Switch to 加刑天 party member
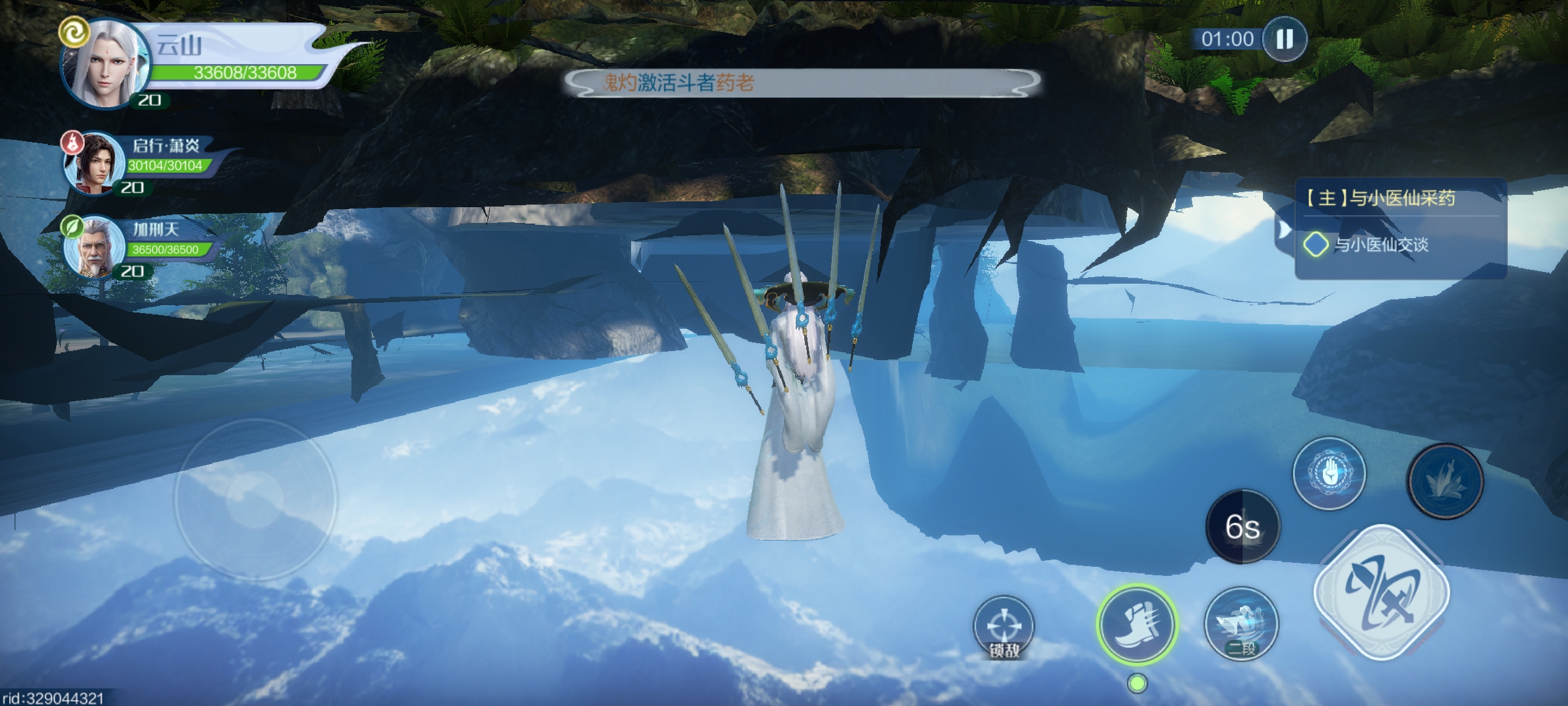This screenshot has width=1568, height=706. 95,247
